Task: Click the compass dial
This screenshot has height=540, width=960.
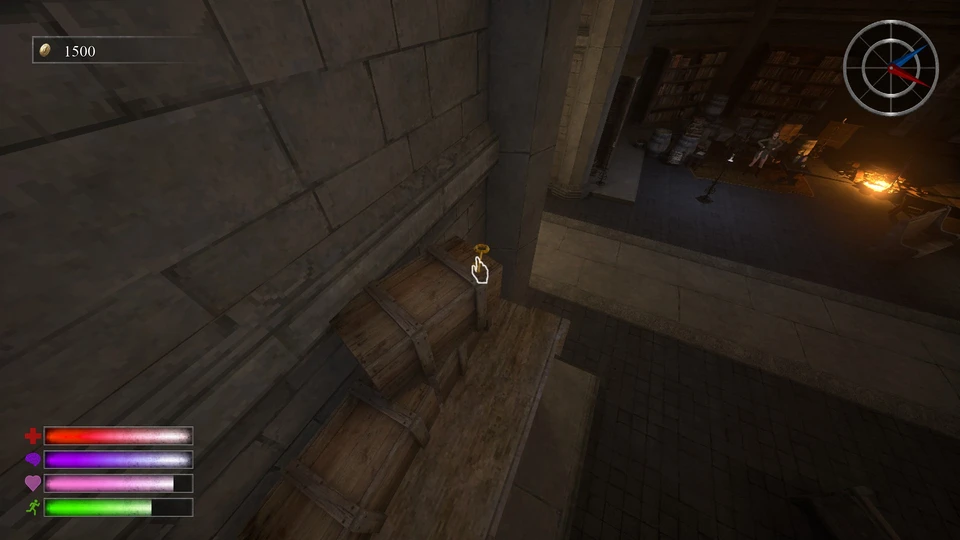Action: tap(890, 67)
